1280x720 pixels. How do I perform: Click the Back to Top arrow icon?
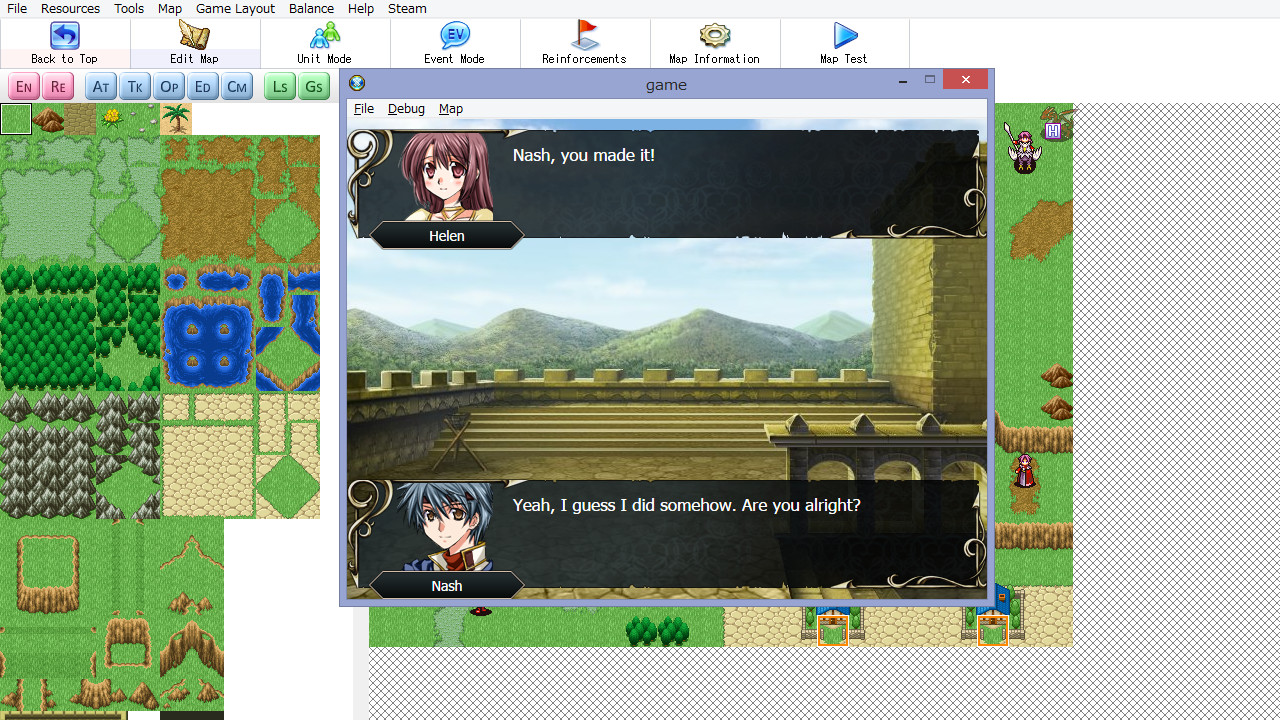[63, 36]
